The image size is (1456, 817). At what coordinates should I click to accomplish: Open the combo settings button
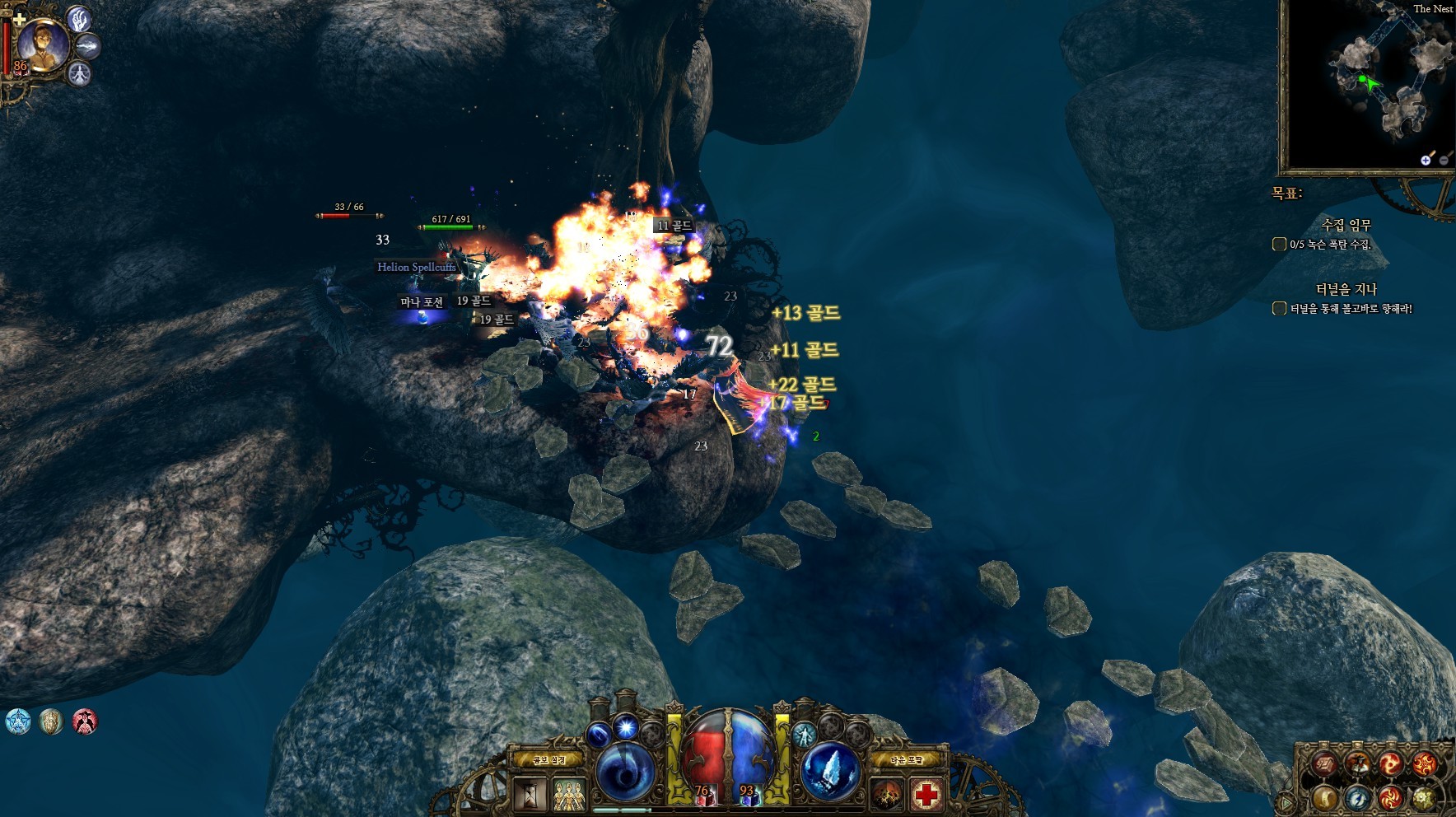[549, 759]
